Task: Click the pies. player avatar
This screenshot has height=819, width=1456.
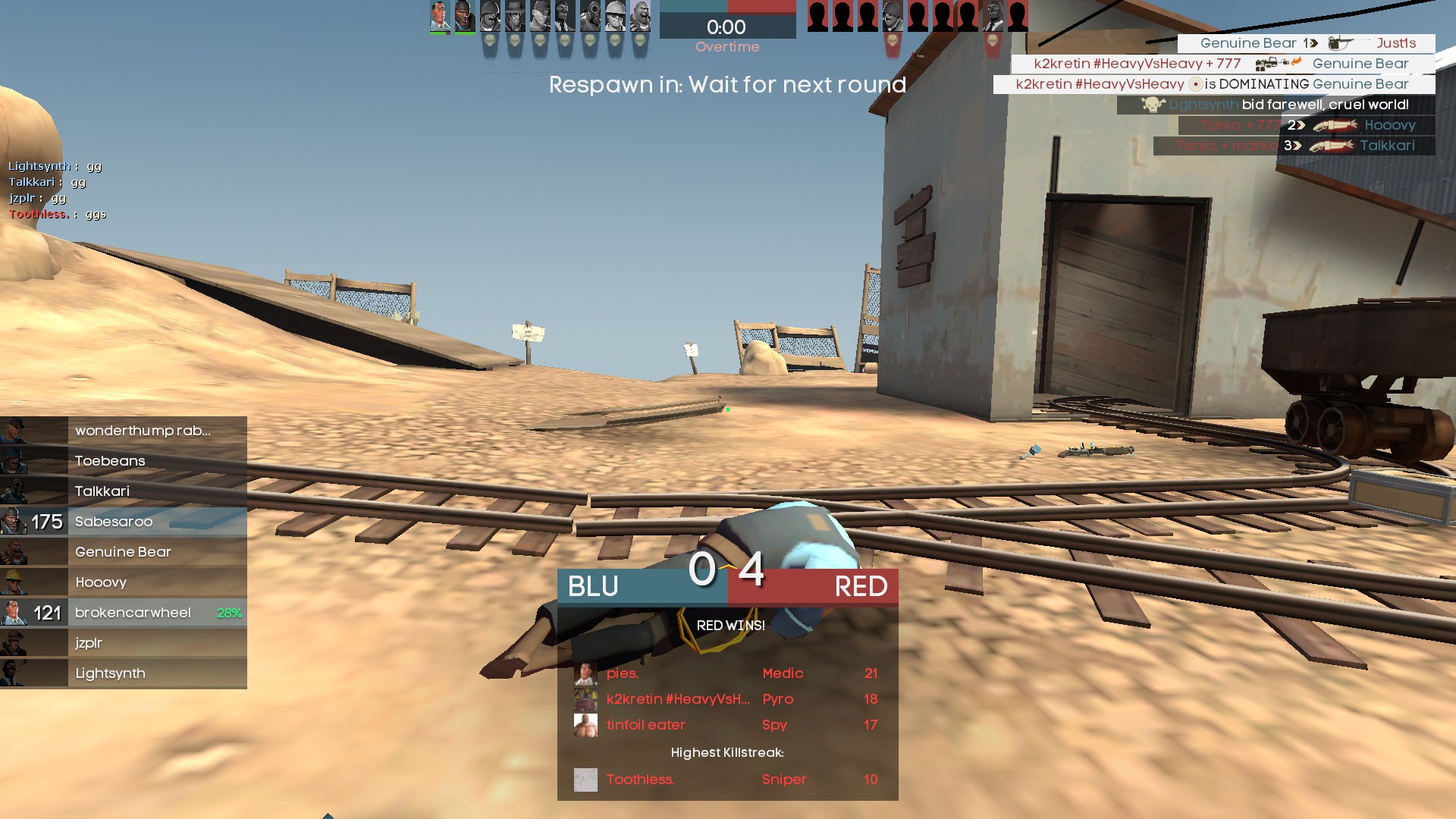Action: (585, 673)
